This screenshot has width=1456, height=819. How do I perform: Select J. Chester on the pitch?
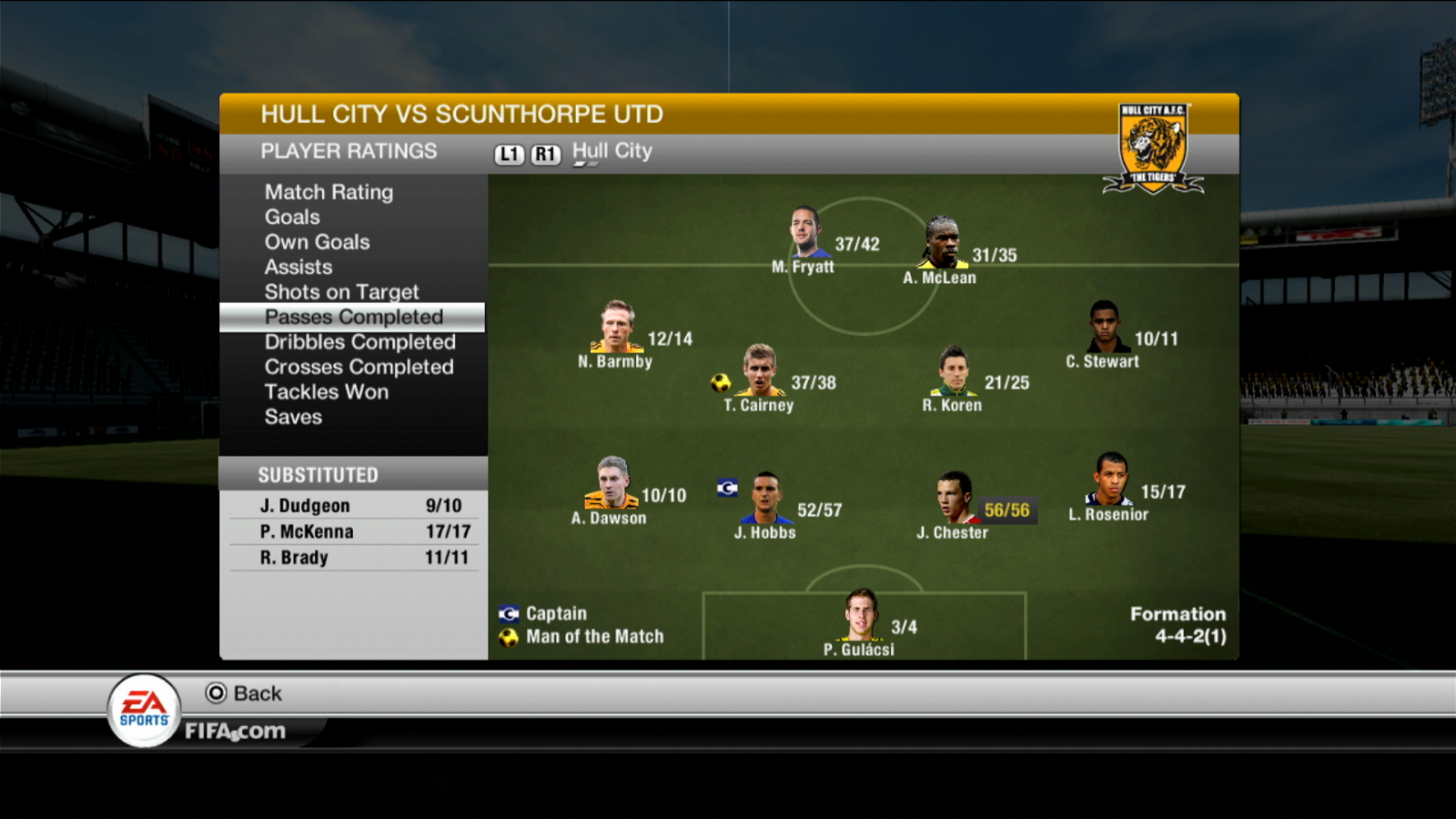(x=954, y=498)
